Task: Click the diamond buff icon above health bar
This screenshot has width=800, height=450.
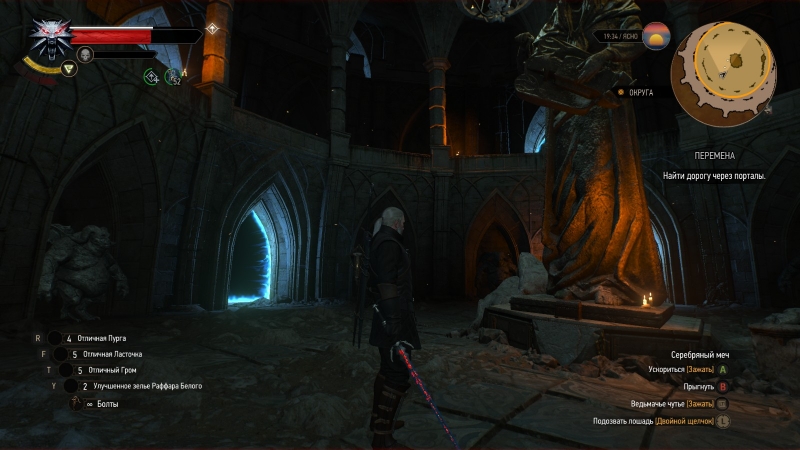Action: click(x=212, y=28)
